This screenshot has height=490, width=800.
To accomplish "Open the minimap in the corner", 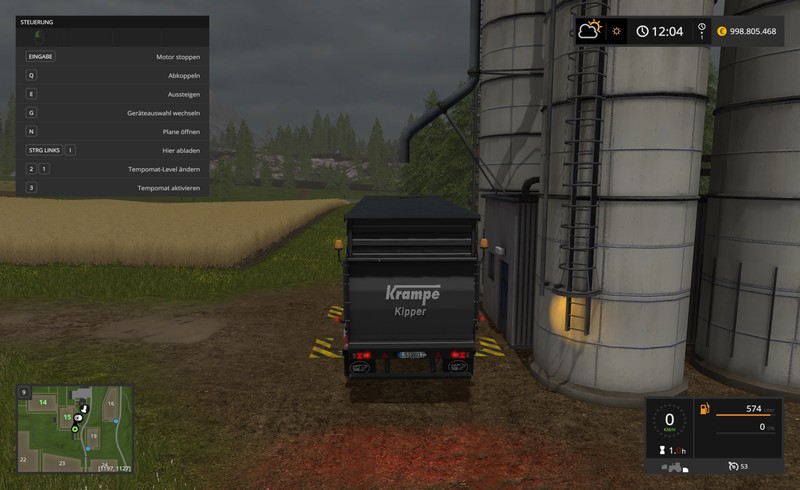I will point(74,429).
